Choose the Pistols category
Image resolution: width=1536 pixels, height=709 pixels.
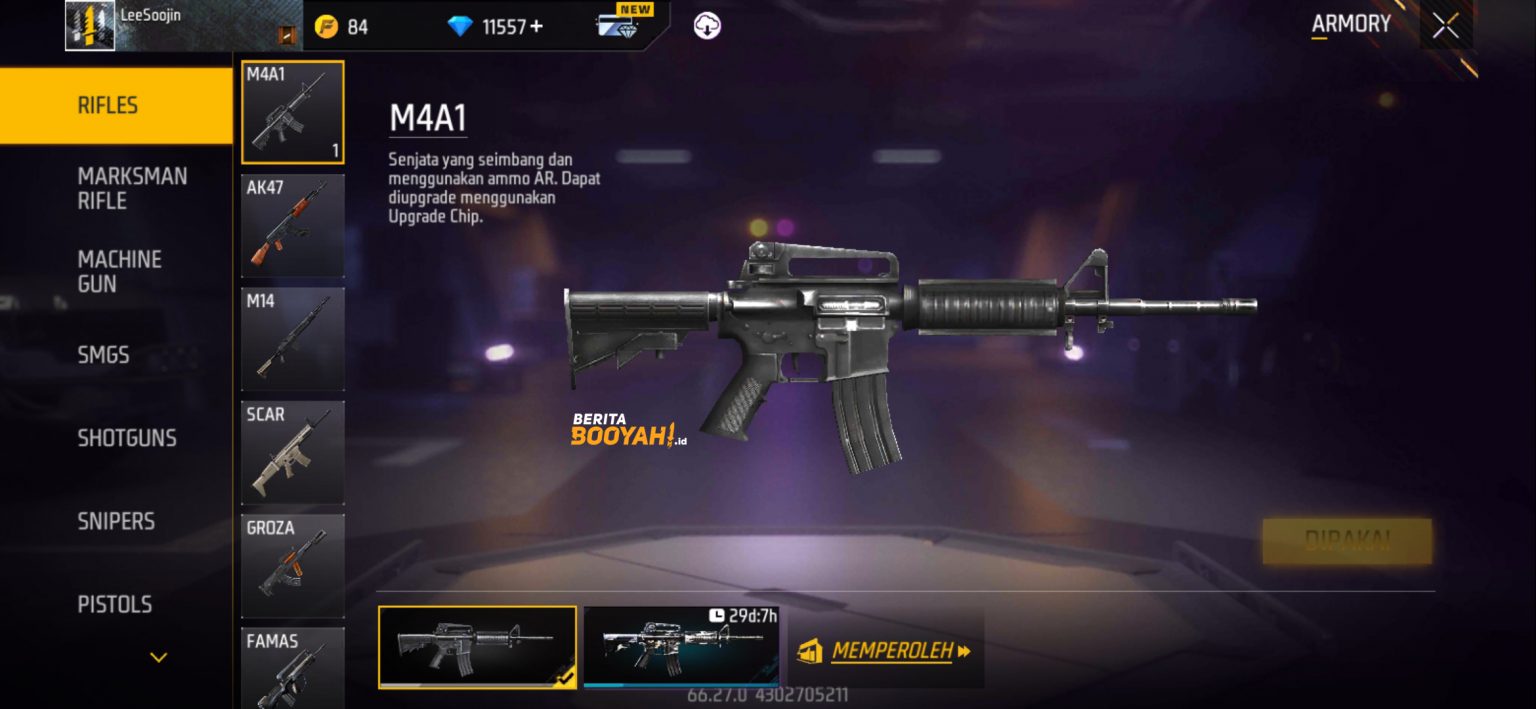click(115, 604)
